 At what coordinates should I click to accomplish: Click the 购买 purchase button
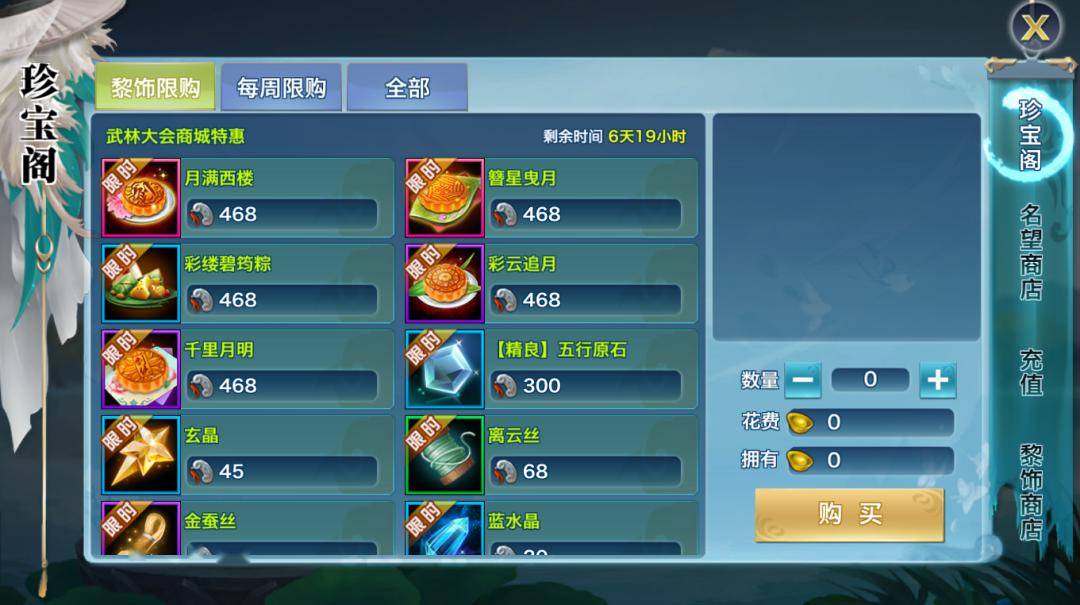pyautogui.click(x=849, y=515)
